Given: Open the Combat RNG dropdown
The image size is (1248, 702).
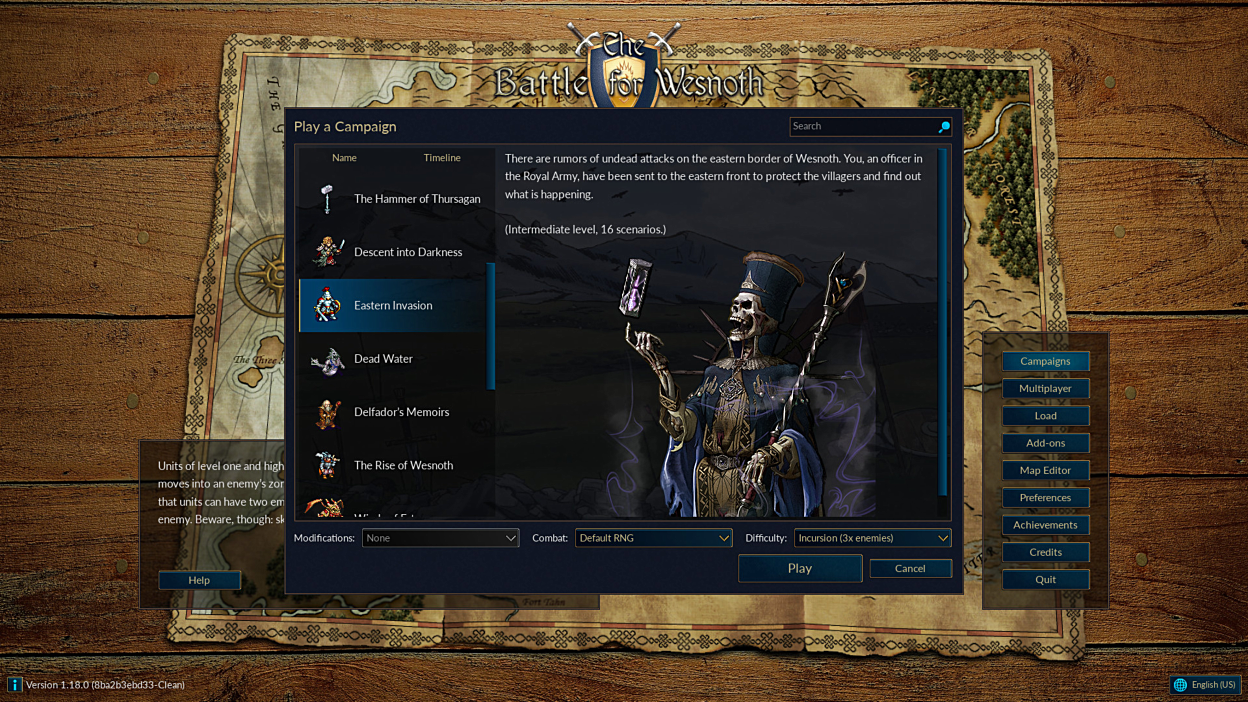Looking at the screenshot, I should 653,538.
